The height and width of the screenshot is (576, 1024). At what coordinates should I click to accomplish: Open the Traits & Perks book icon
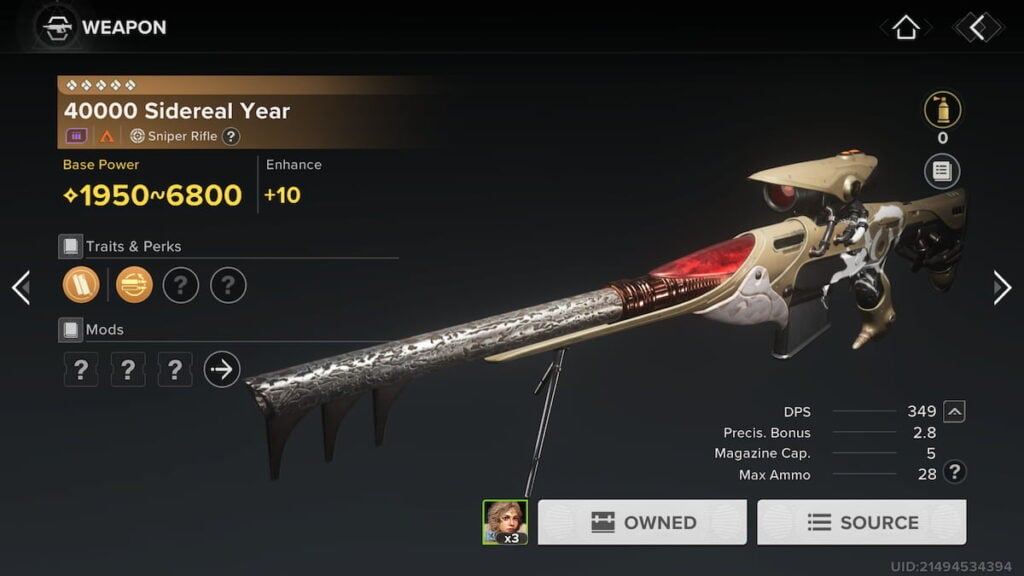tap(70, 246)
